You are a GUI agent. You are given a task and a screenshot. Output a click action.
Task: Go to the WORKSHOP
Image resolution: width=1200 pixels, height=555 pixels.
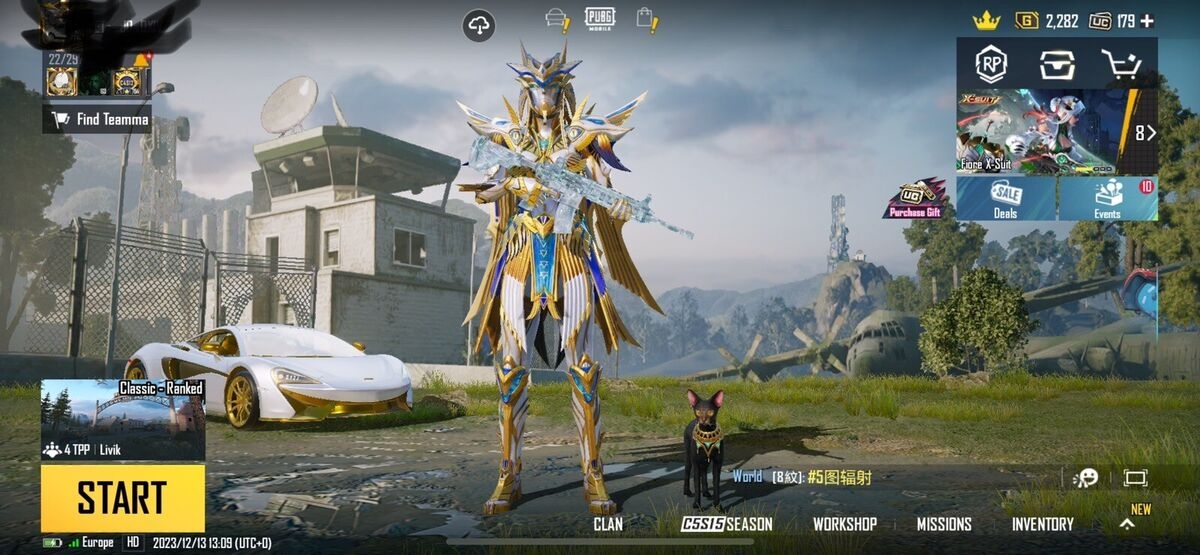(844, 524)
